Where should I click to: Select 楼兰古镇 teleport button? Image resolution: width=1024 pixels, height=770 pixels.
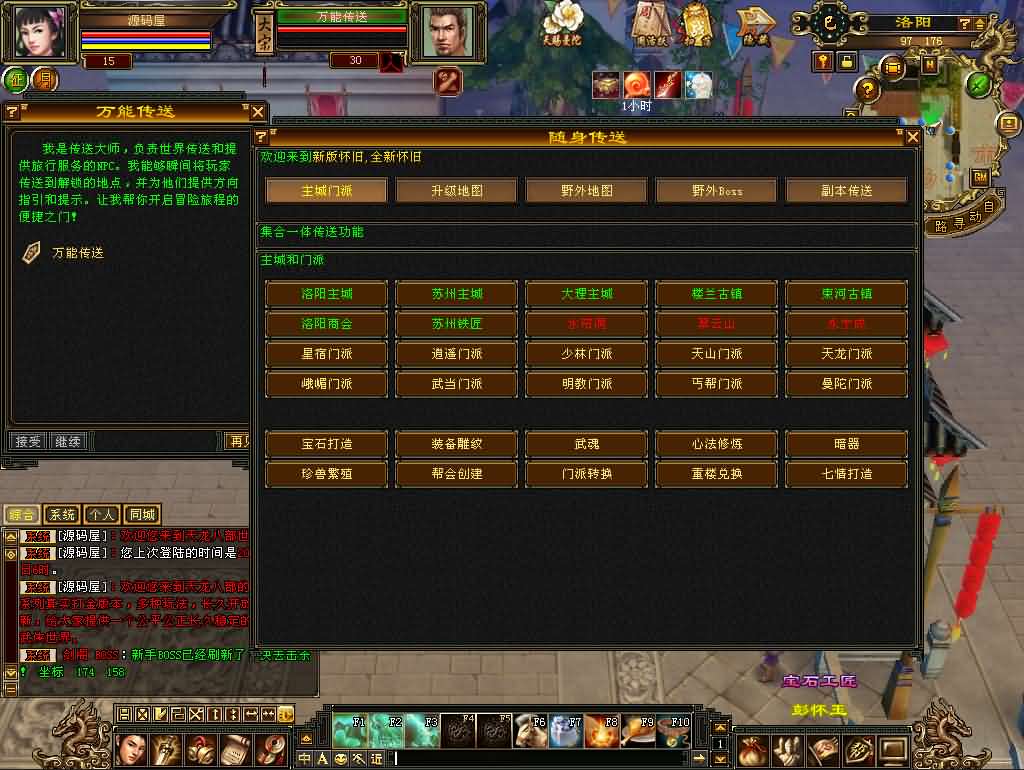pyautogui.click(x=716, y=294)
